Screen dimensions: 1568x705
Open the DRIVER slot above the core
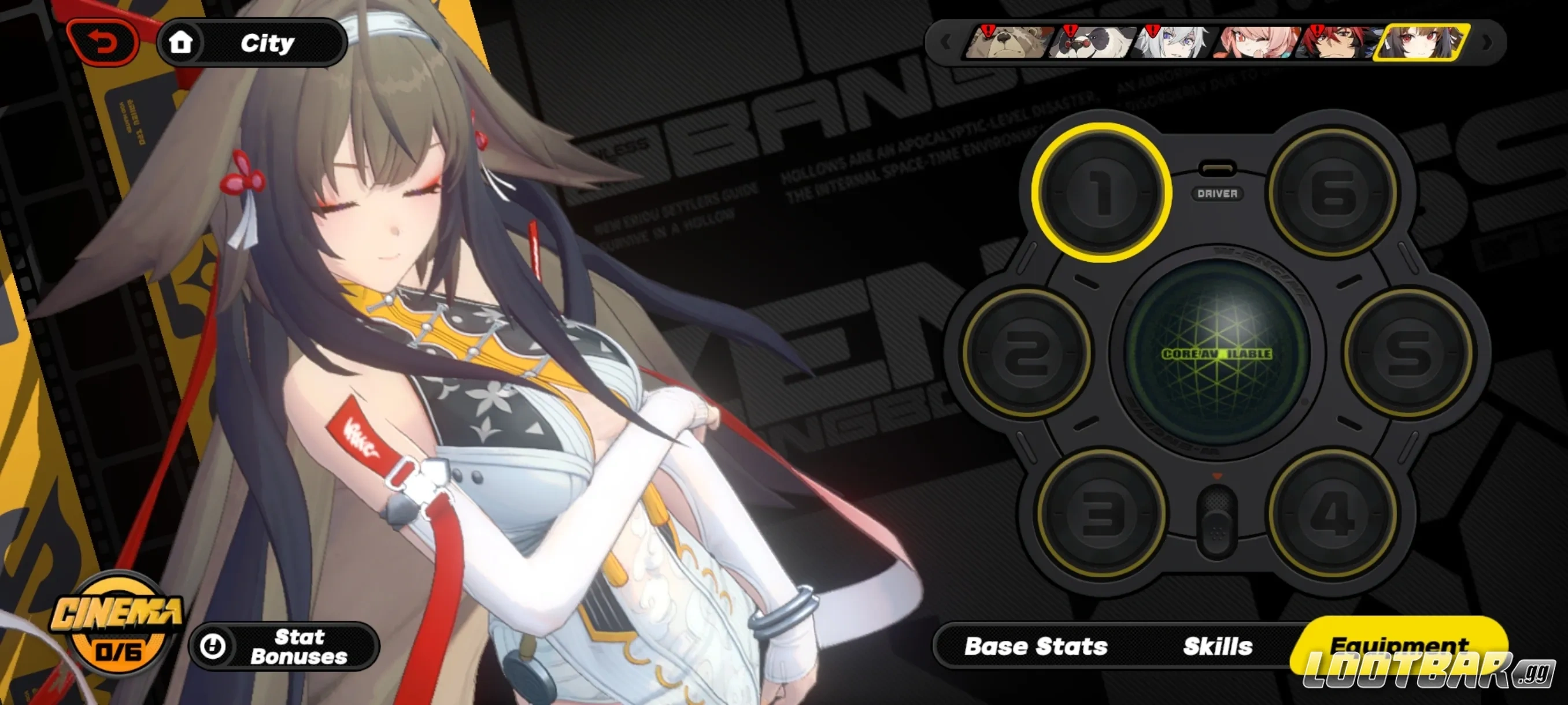coord(1220,194)
